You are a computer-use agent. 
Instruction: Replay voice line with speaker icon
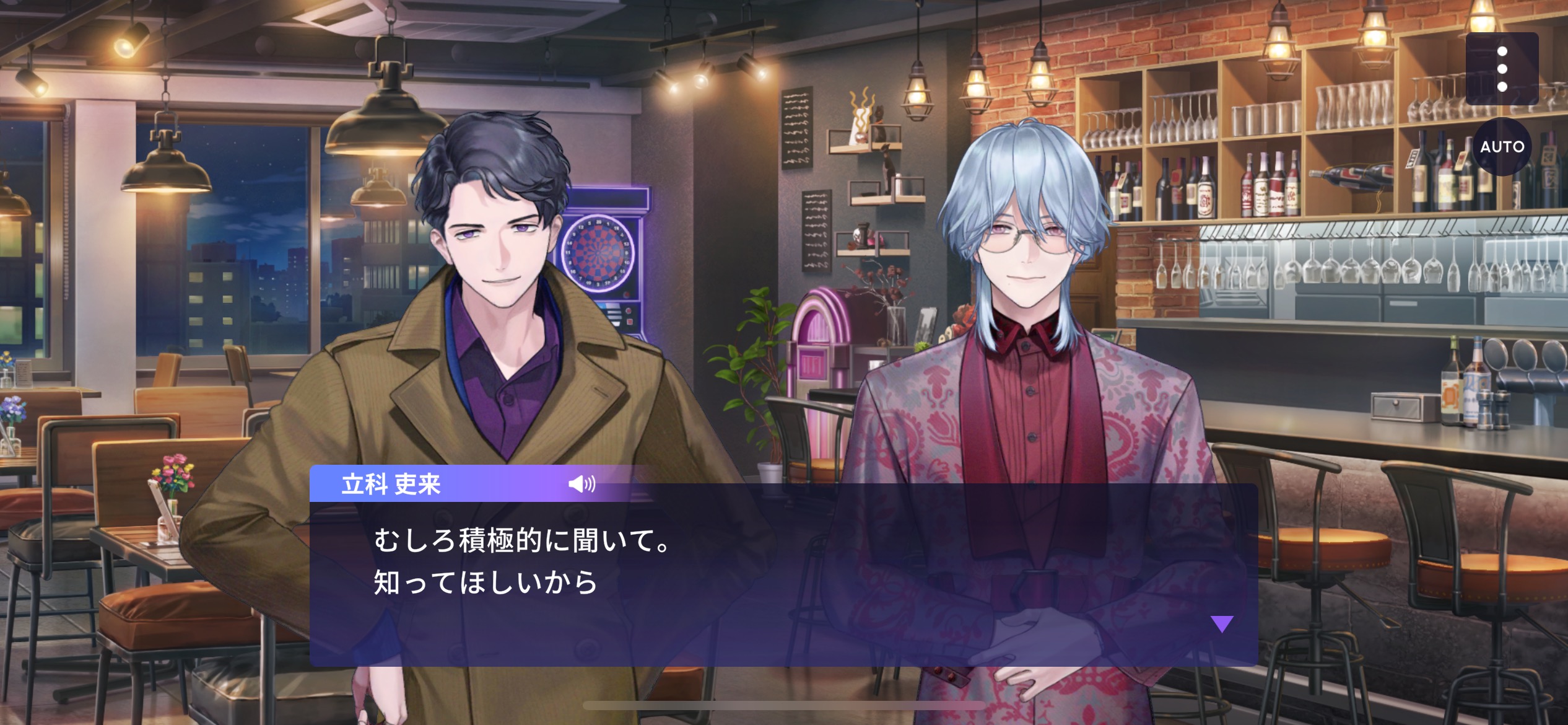point(581,484)
